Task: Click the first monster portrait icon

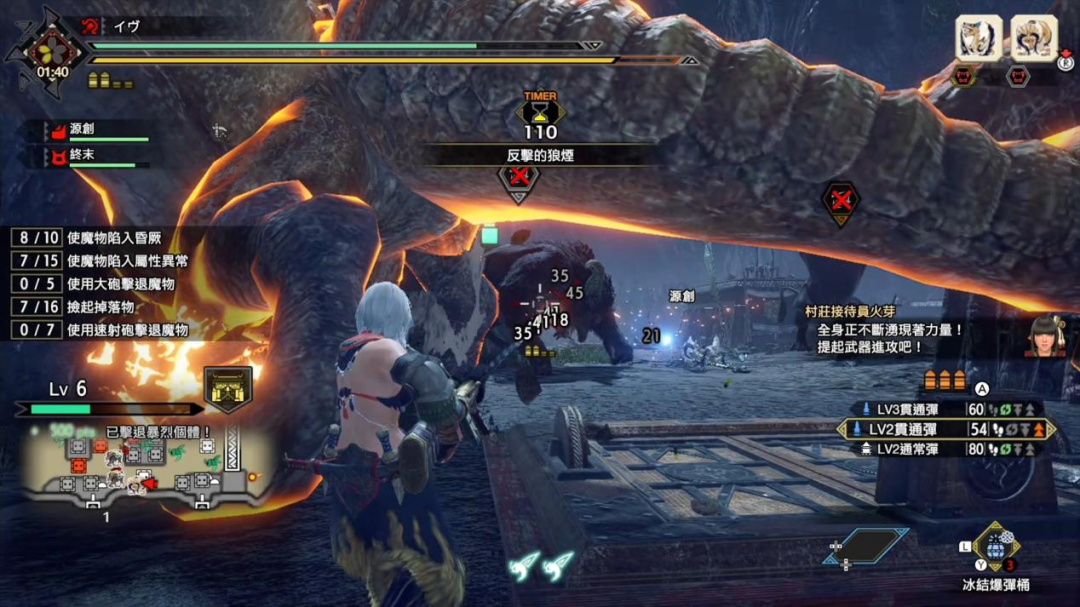Action: point(979,39)
